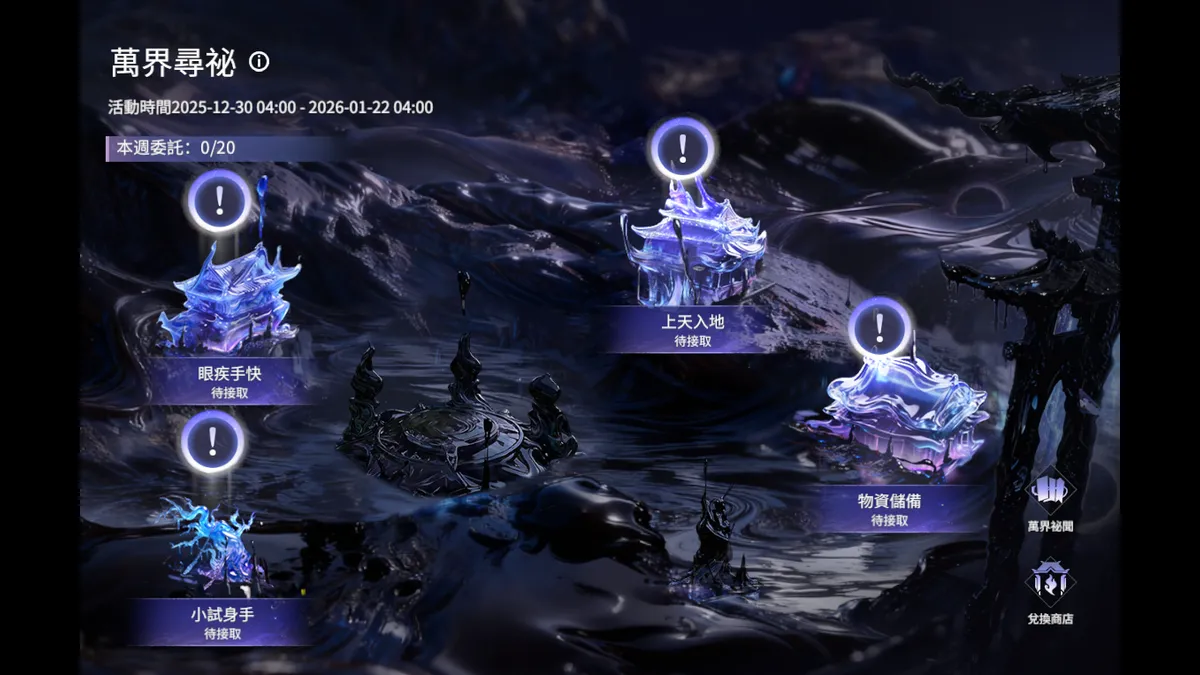Select the 眼疾手快 commission
1200x675 pixels.
tap(229, 381)
